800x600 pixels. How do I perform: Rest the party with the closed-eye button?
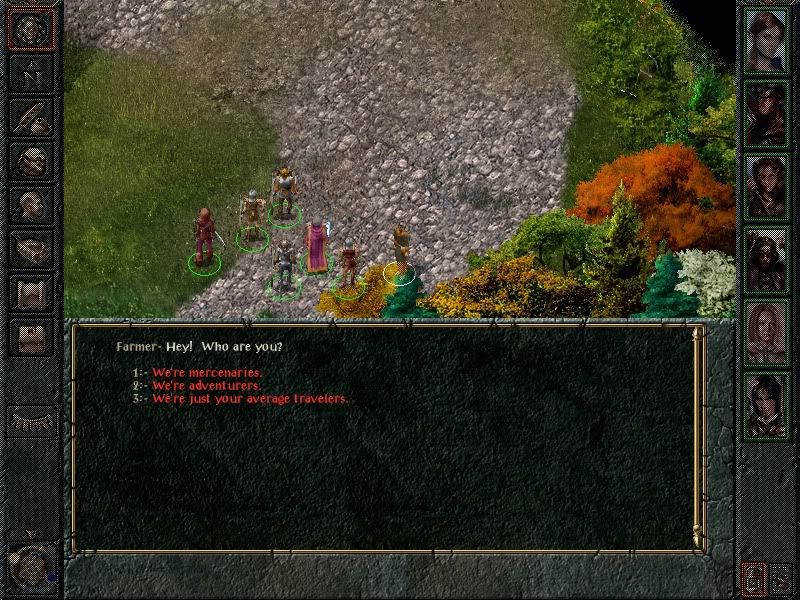31,420
